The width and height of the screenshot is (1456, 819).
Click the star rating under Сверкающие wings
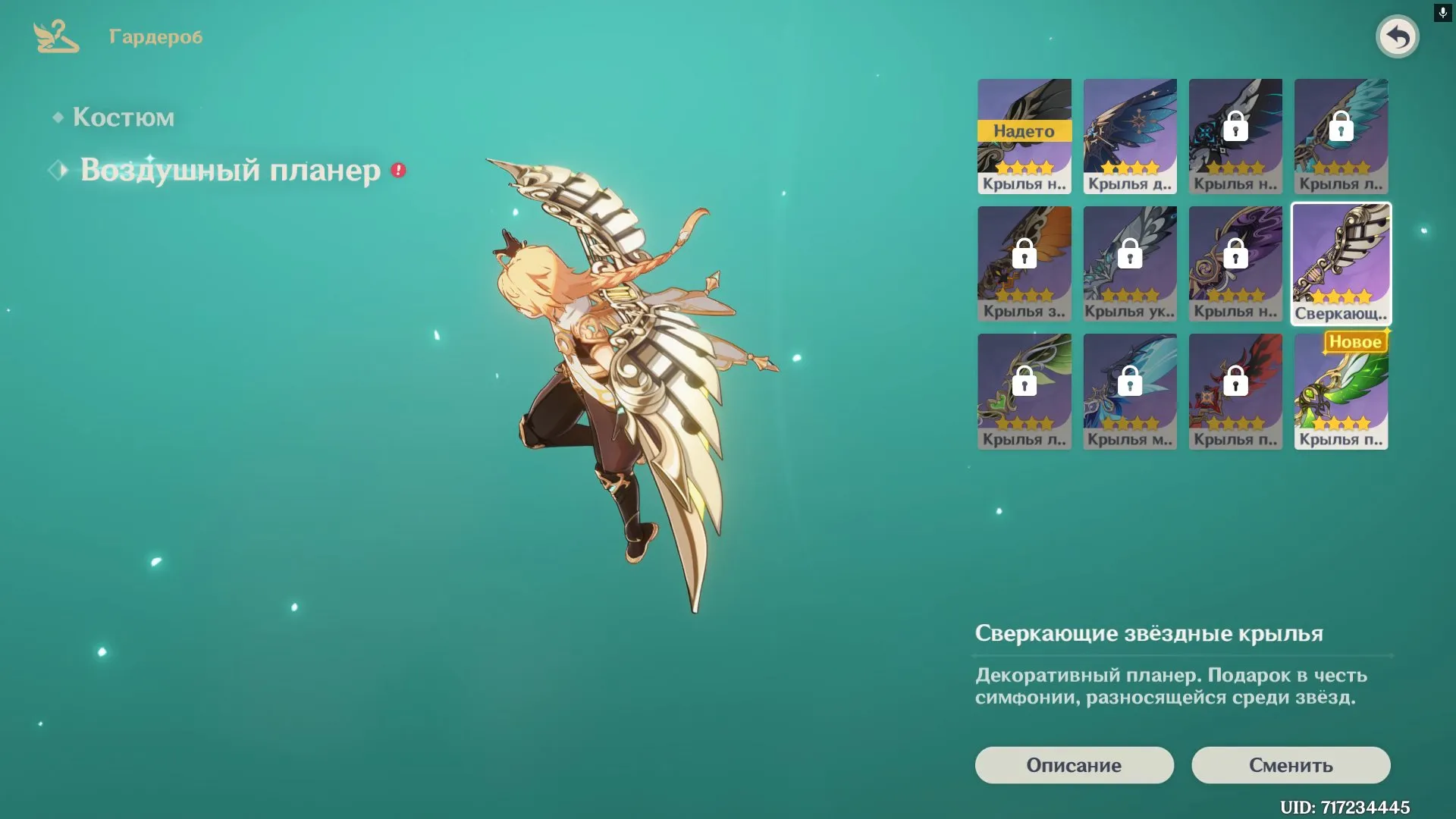click(x=1340, y=298)
